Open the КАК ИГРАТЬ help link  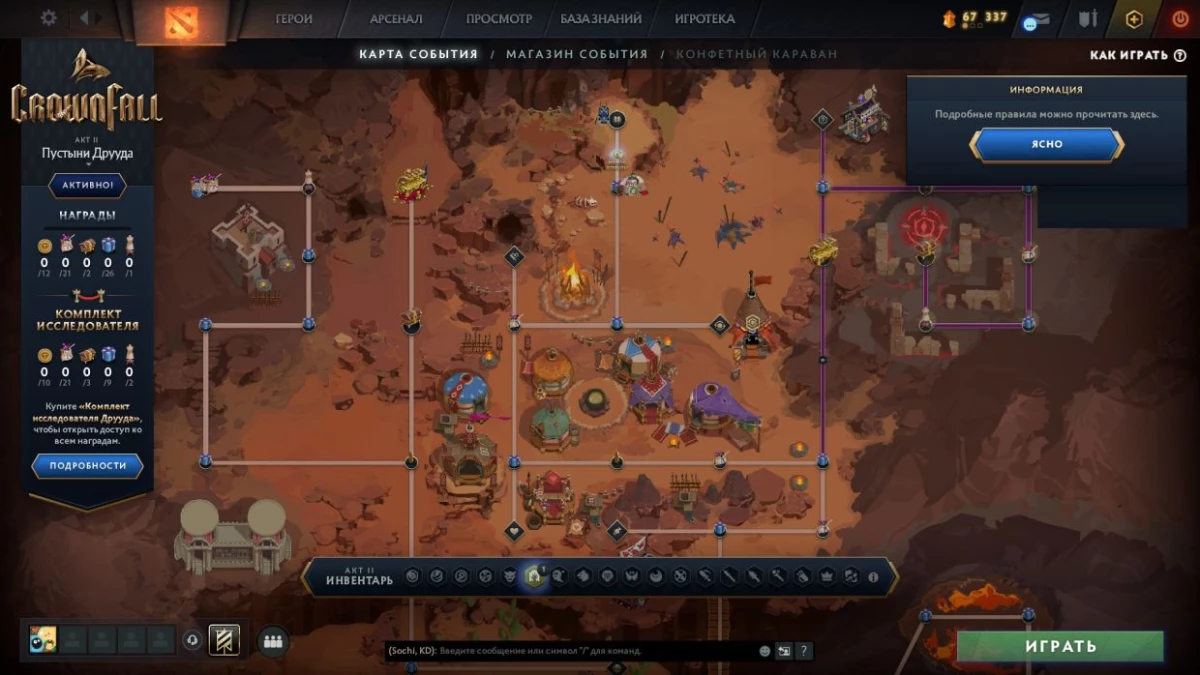[1137, 55]
